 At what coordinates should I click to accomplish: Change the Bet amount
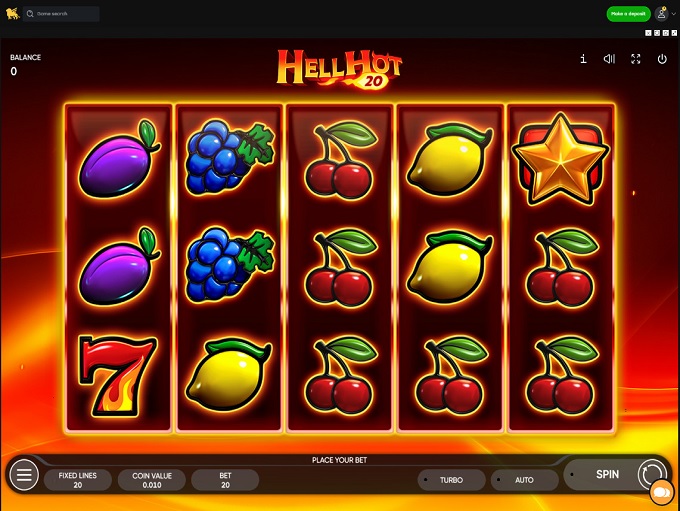tap(225, 480)
